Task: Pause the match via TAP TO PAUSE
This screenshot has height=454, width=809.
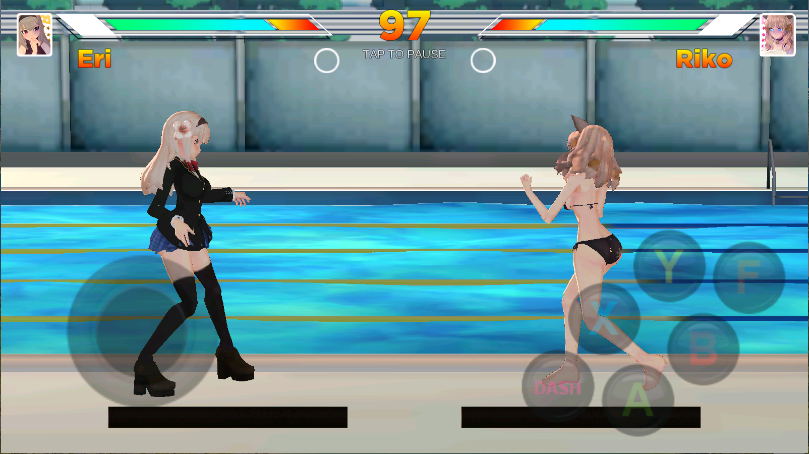Action: tap(404, 54)
